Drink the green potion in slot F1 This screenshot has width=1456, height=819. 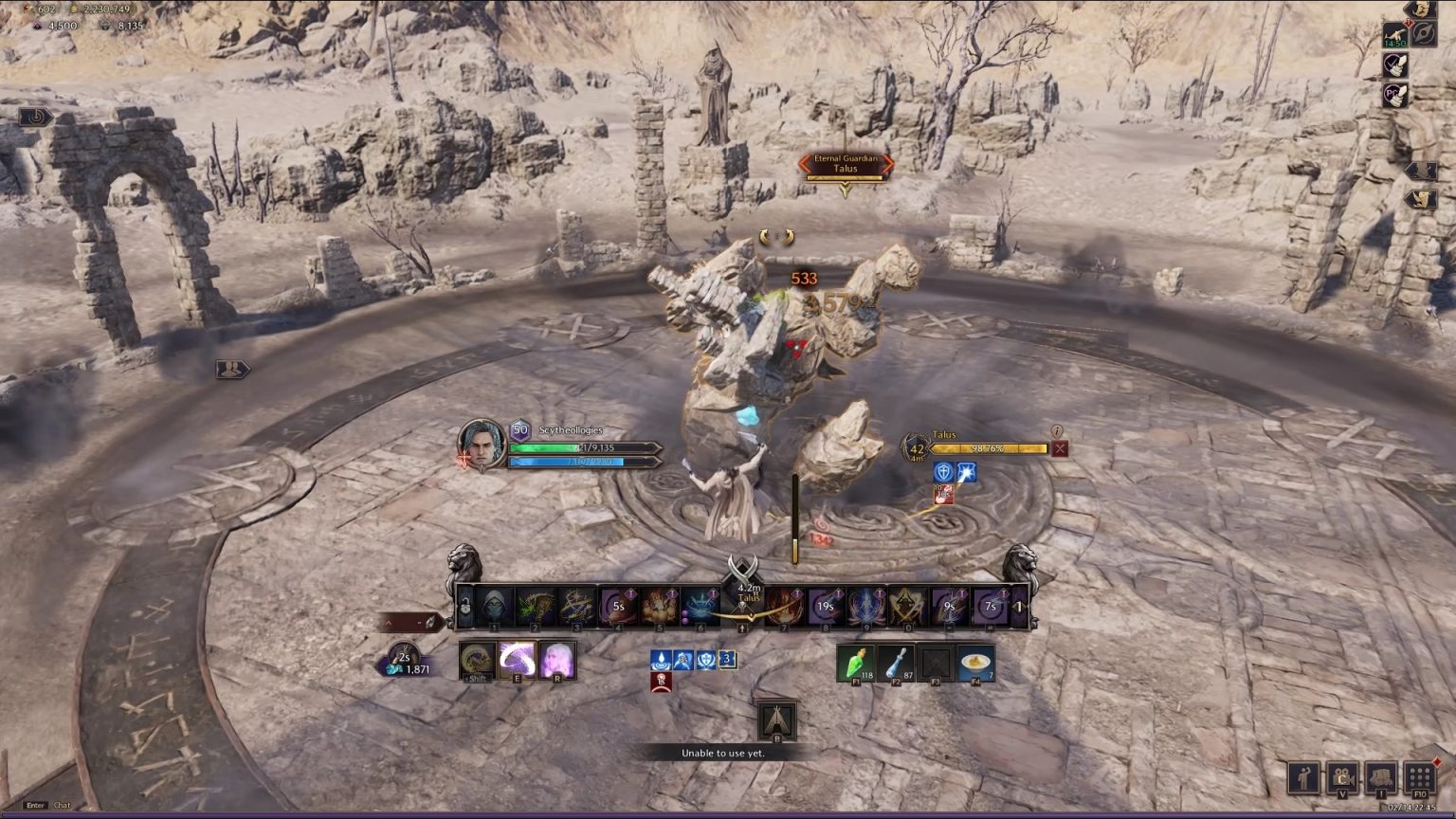855,664
